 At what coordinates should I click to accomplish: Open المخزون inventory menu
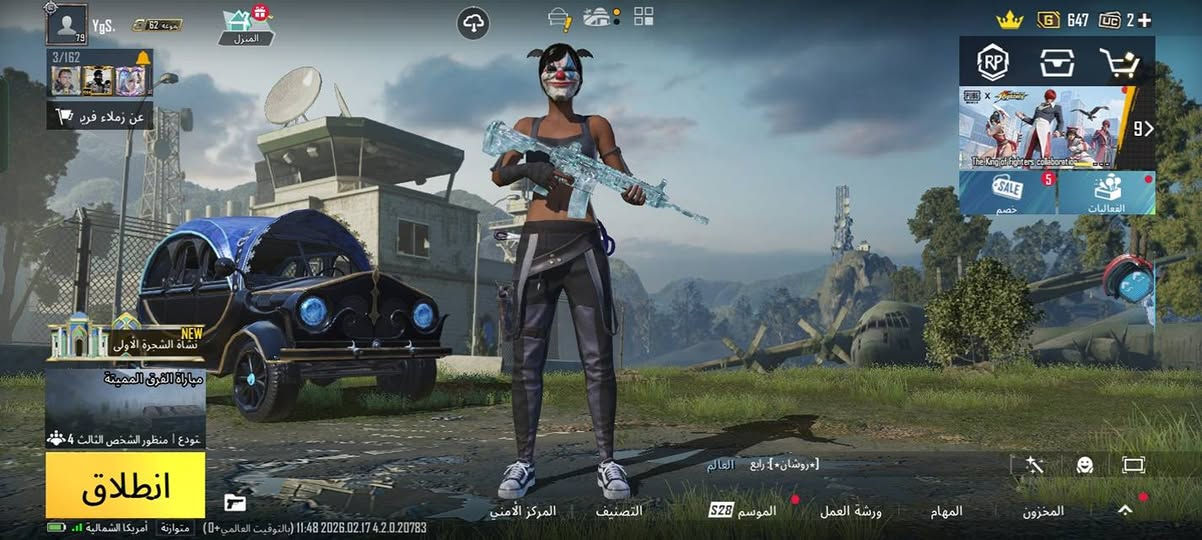click(x=1042, y=511)
